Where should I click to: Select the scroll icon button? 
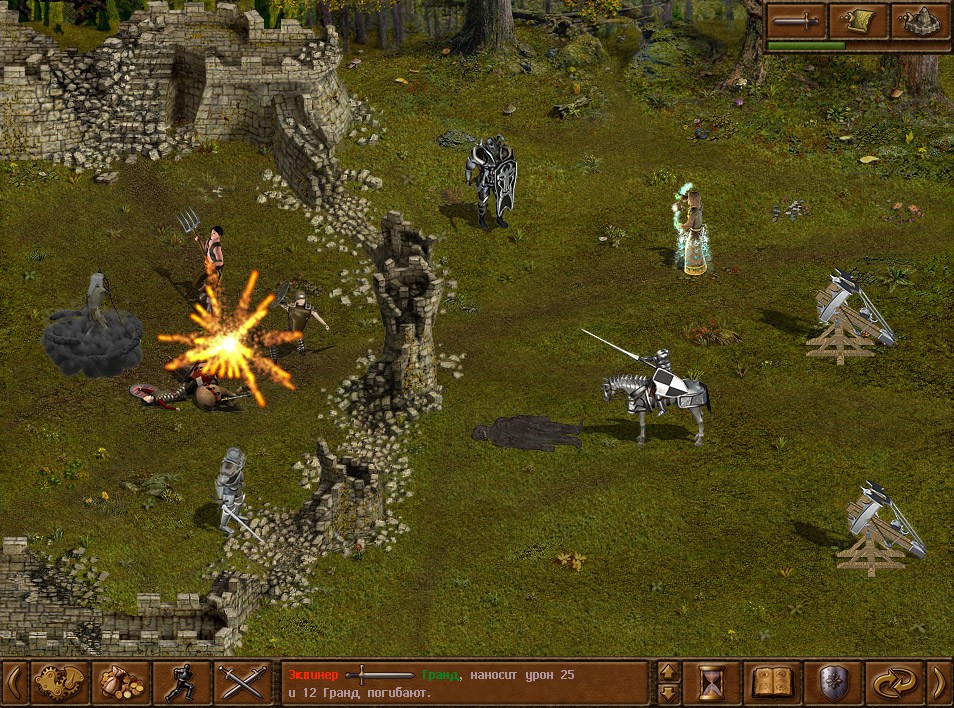point(859,20)
